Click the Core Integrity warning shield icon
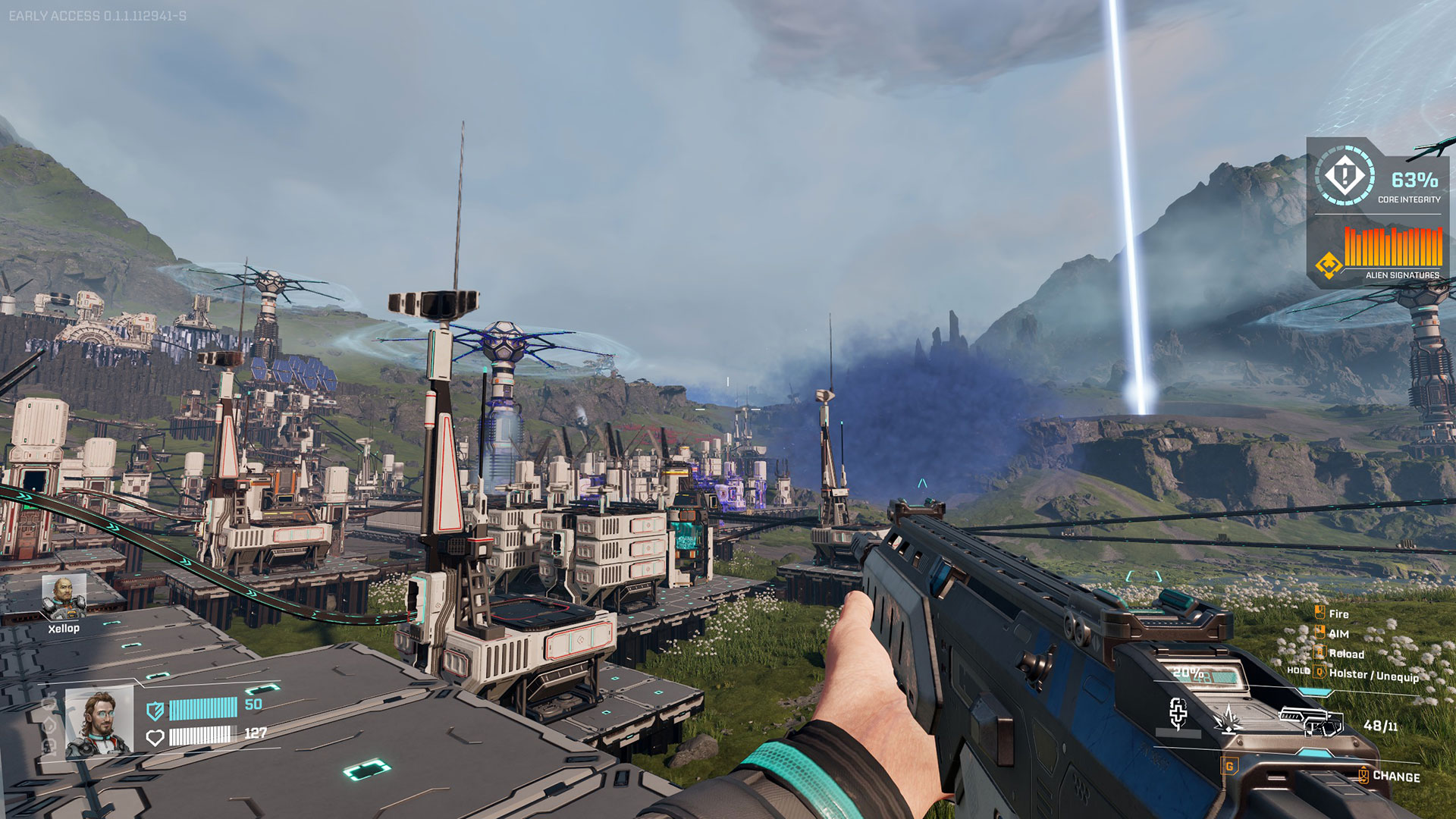The image size is (1456, 819). pyautogui.click(x=1345, y=177)
